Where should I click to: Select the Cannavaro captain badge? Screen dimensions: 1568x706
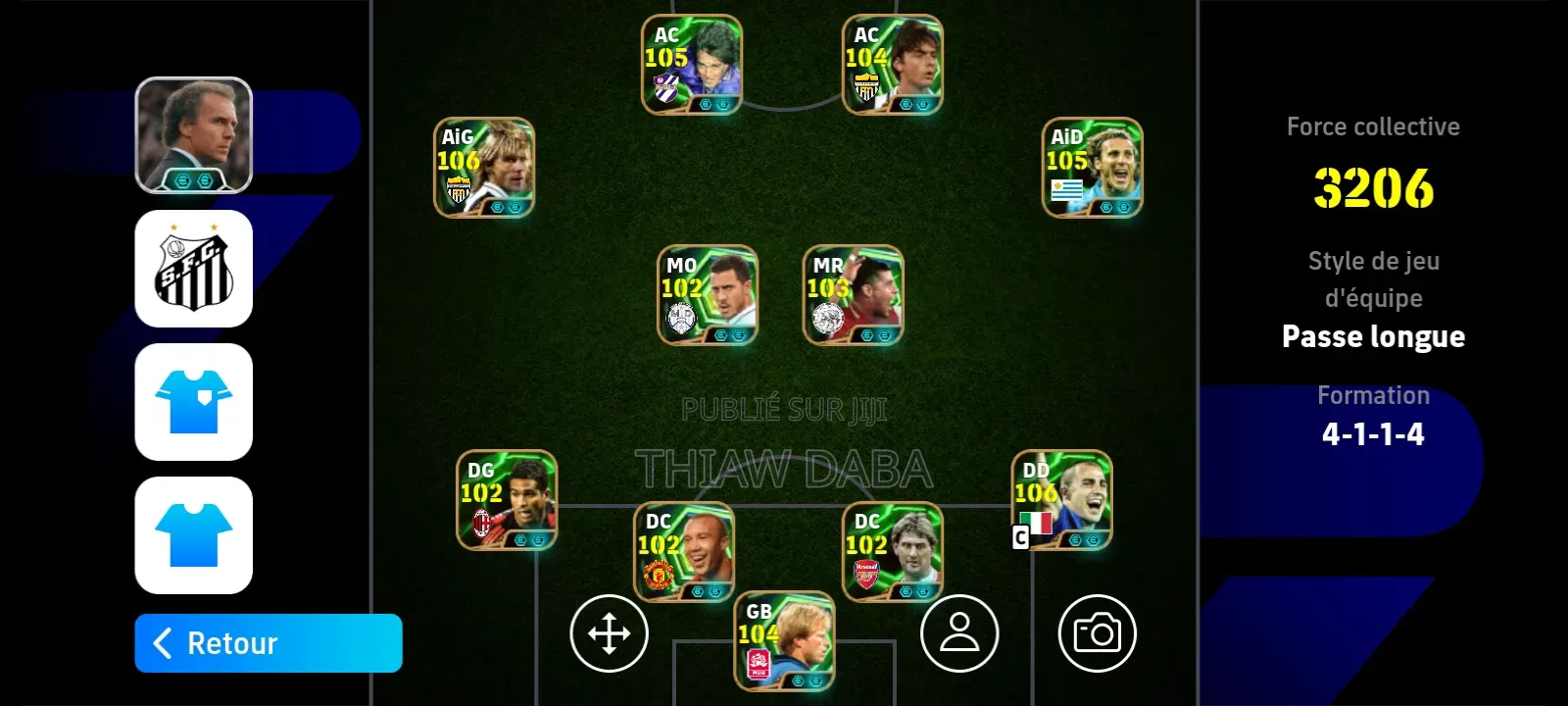pos(1019,538)
